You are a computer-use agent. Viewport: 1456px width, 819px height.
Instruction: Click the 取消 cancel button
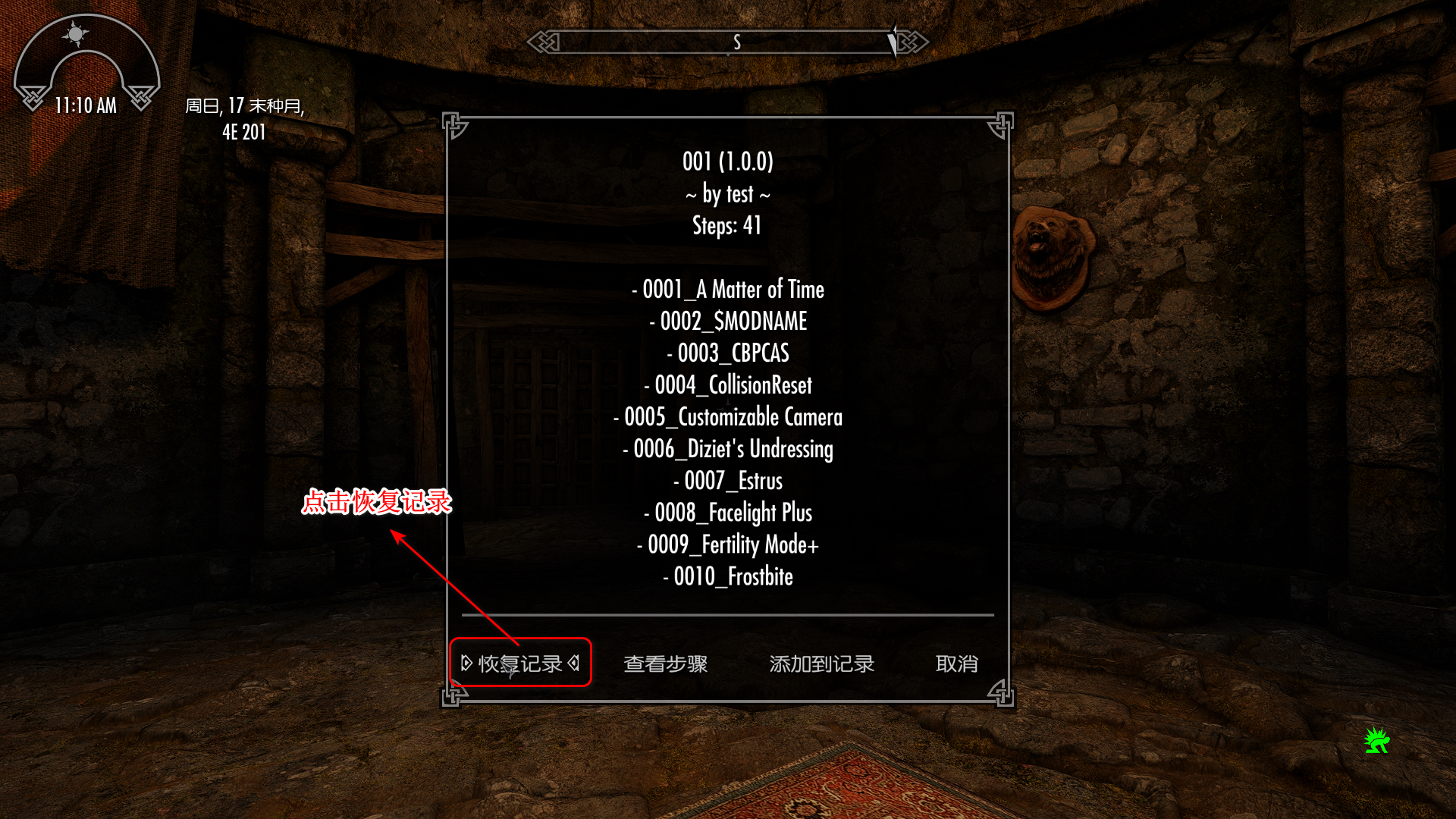tap(957, 664)
